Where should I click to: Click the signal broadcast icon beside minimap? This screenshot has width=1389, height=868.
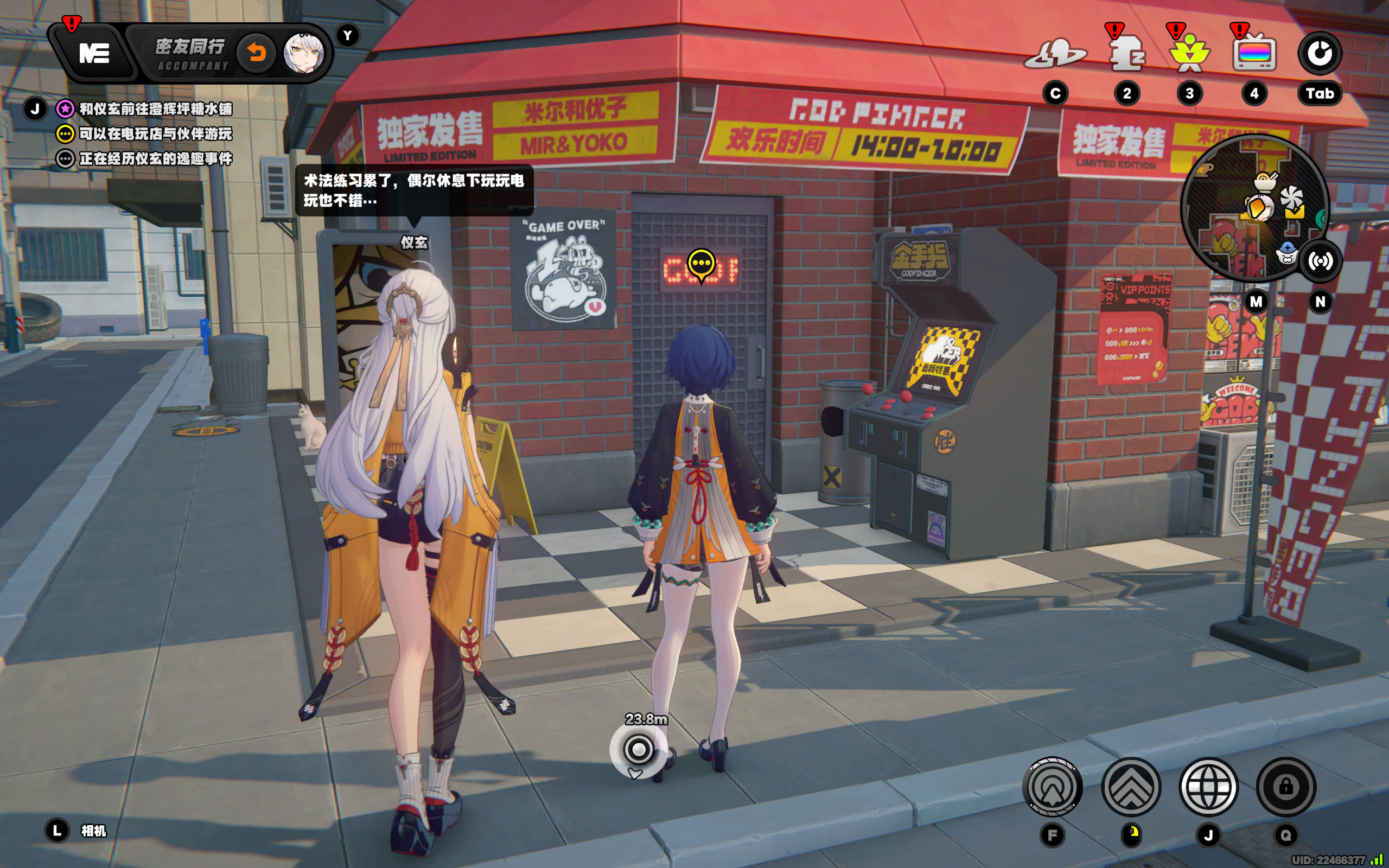(x=1320, y=261)
